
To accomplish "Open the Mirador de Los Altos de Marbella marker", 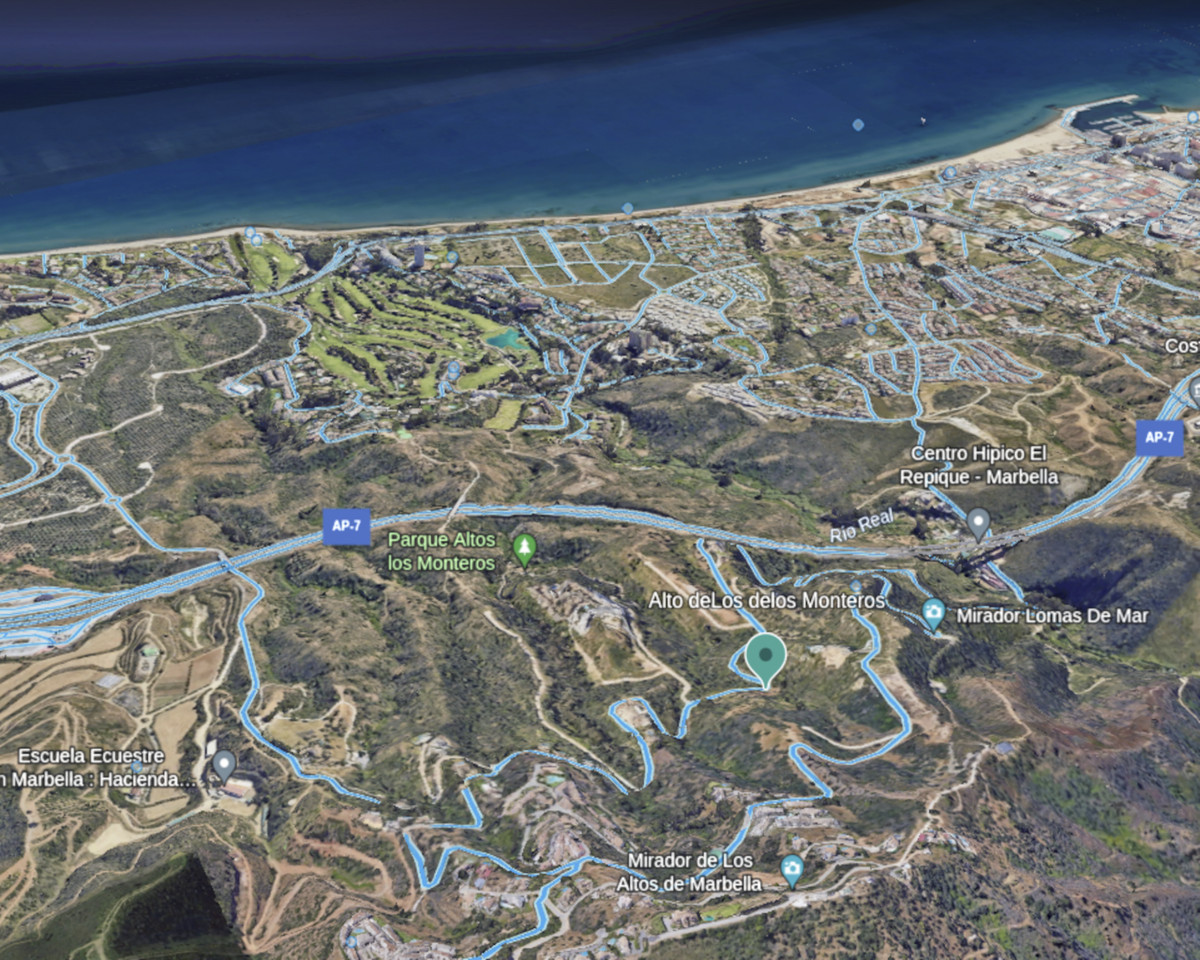I will 792,868.
